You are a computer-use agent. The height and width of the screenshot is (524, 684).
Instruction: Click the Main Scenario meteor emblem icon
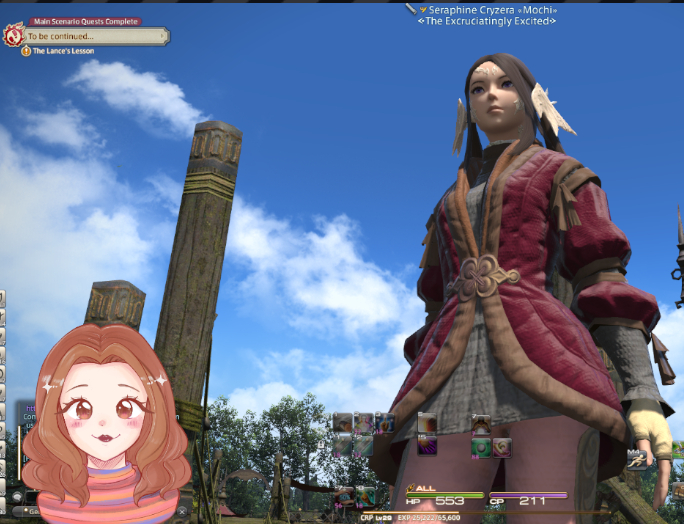tap(13, 36)
